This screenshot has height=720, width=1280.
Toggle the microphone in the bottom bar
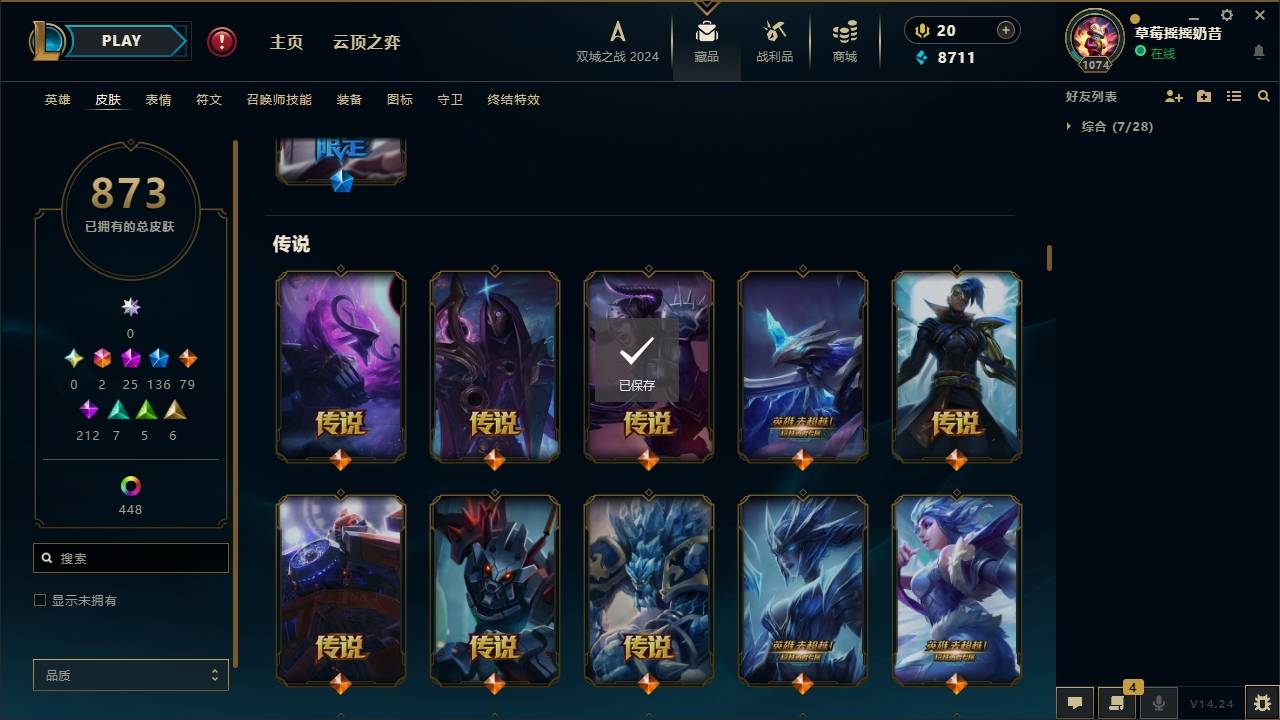coord(1158,703)
